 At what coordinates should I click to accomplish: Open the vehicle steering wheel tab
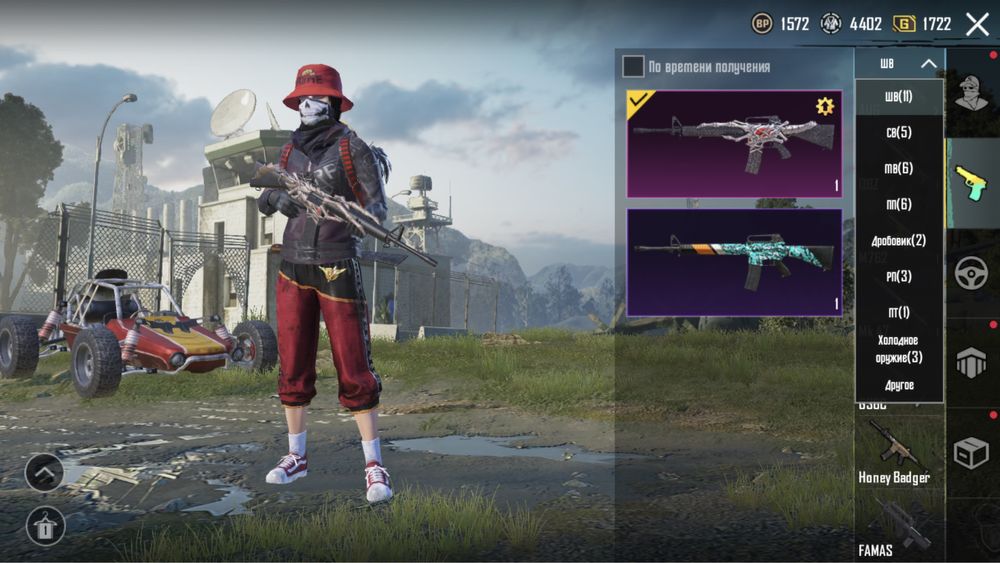point(971,273)
